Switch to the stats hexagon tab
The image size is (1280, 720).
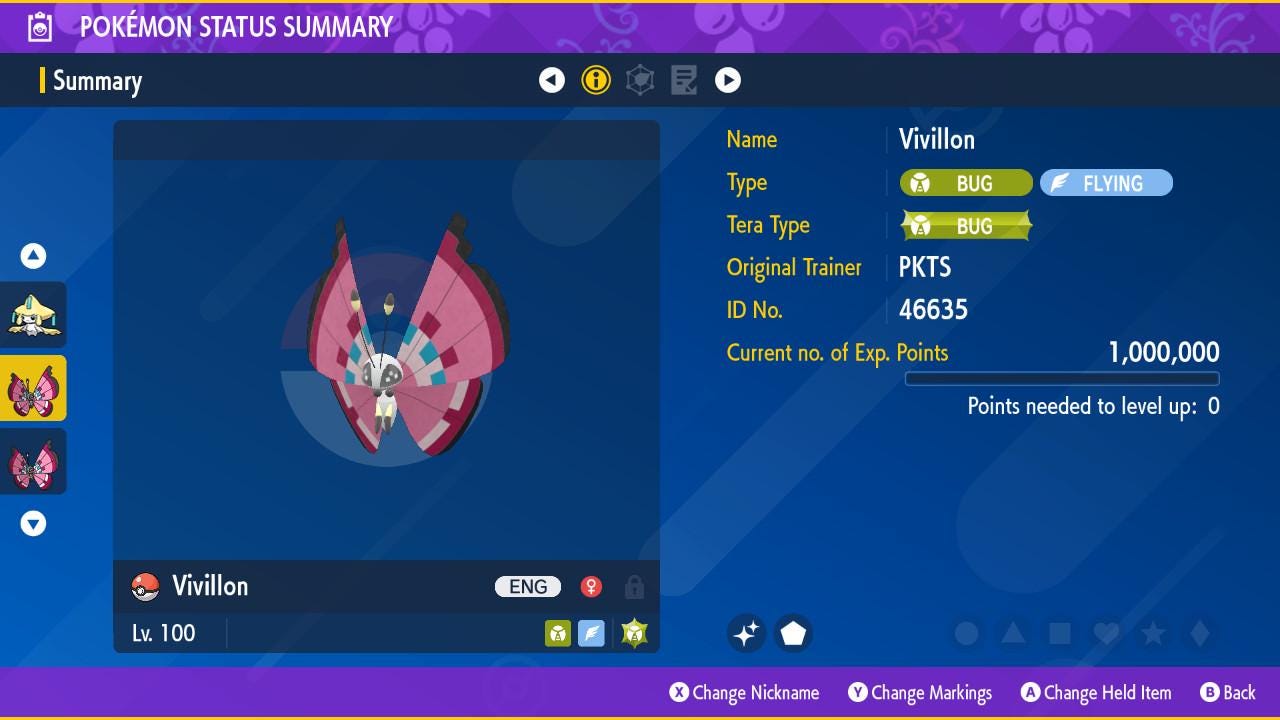[x=640, y=80]
